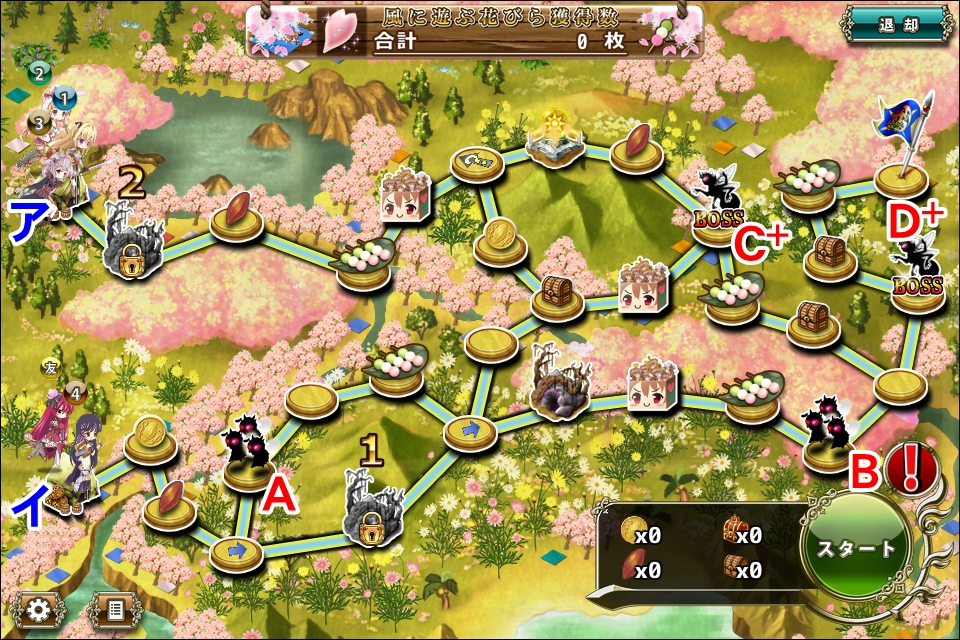
Task: Select party ア on the map
Action: coord(60,165)
